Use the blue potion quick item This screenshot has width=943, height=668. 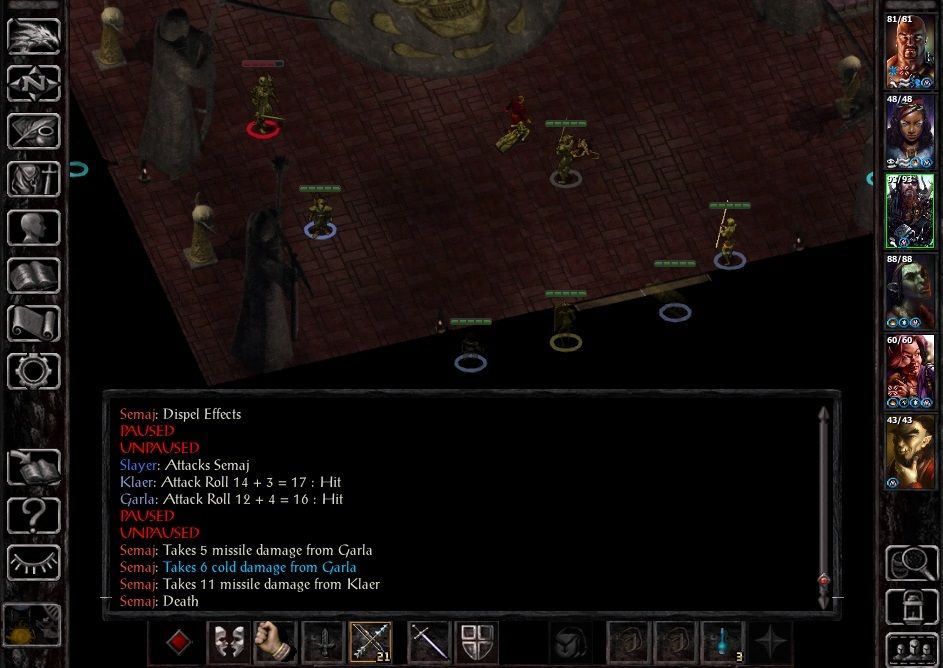[721, 642]
